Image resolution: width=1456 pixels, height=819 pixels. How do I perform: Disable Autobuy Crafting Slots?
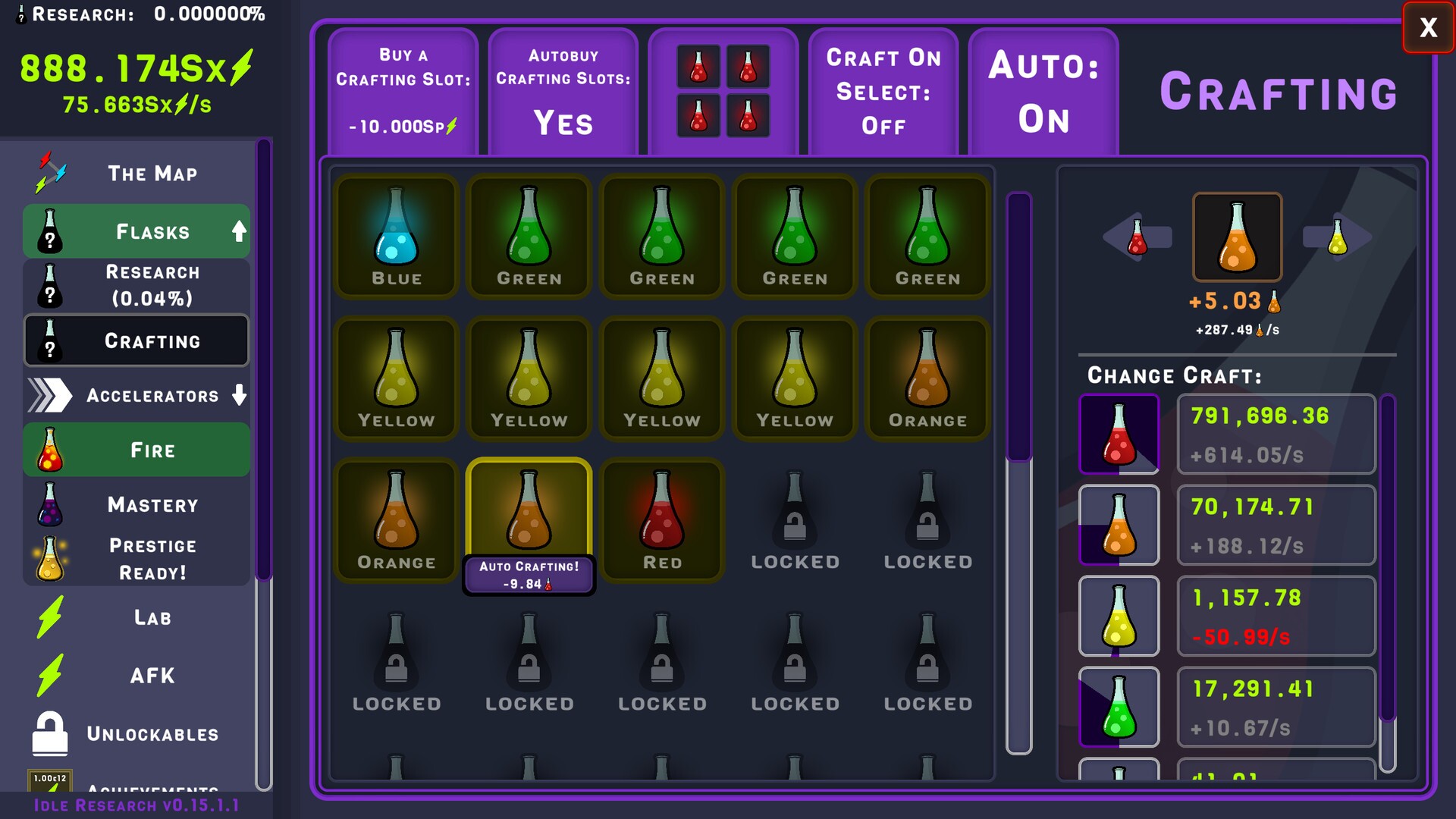click(563, 91)
